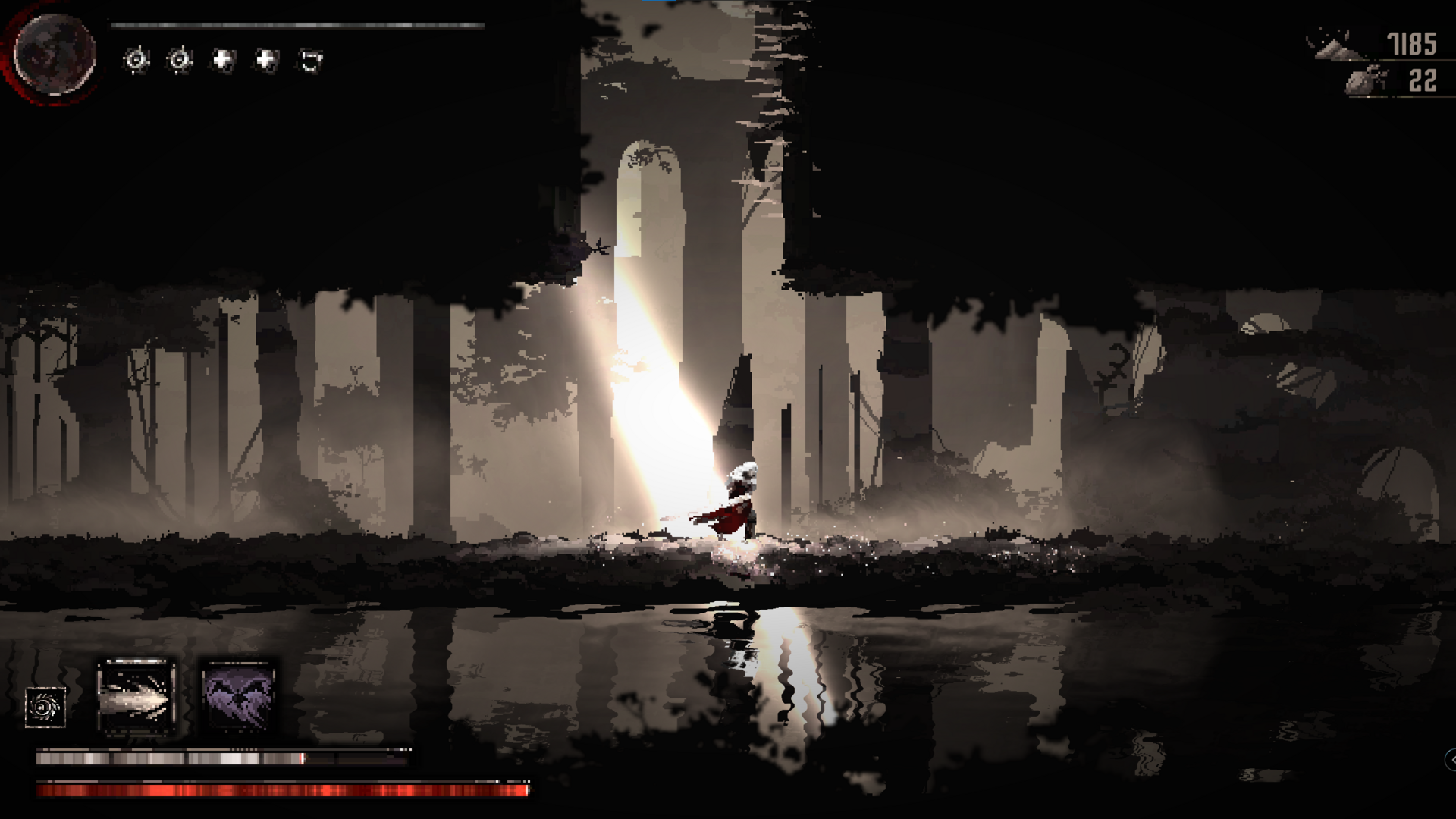This screenshot has height=819, width=1456.
Task: Select the second spell charge pip
Action: 178,58
